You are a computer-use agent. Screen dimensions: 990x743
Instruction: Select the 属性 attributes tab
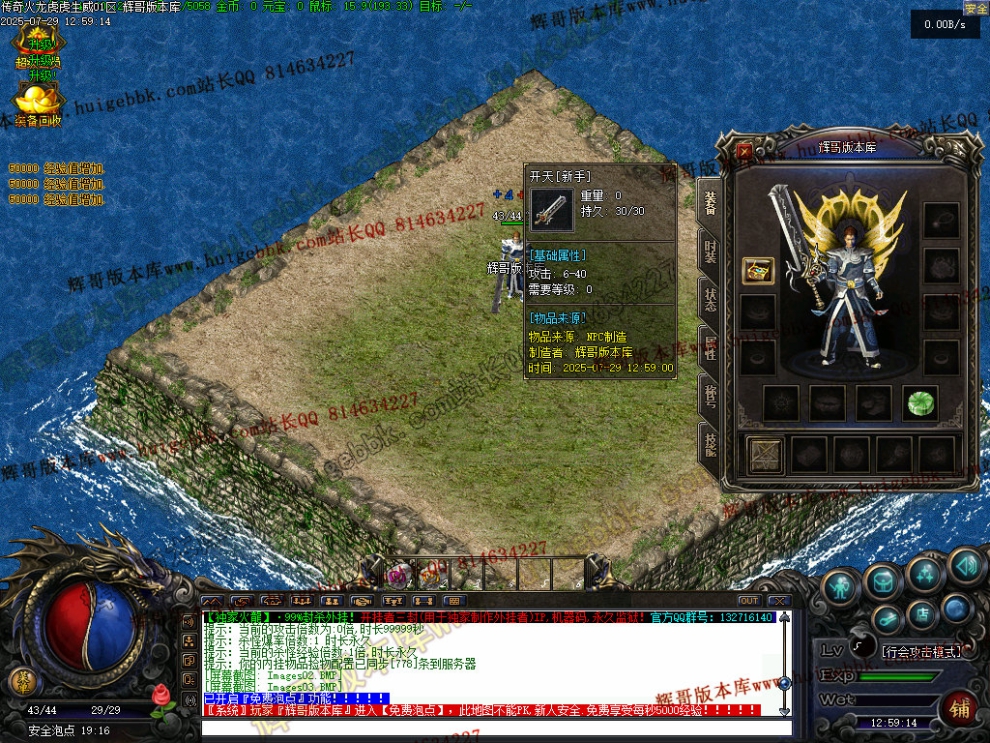(x=710, y=347)
